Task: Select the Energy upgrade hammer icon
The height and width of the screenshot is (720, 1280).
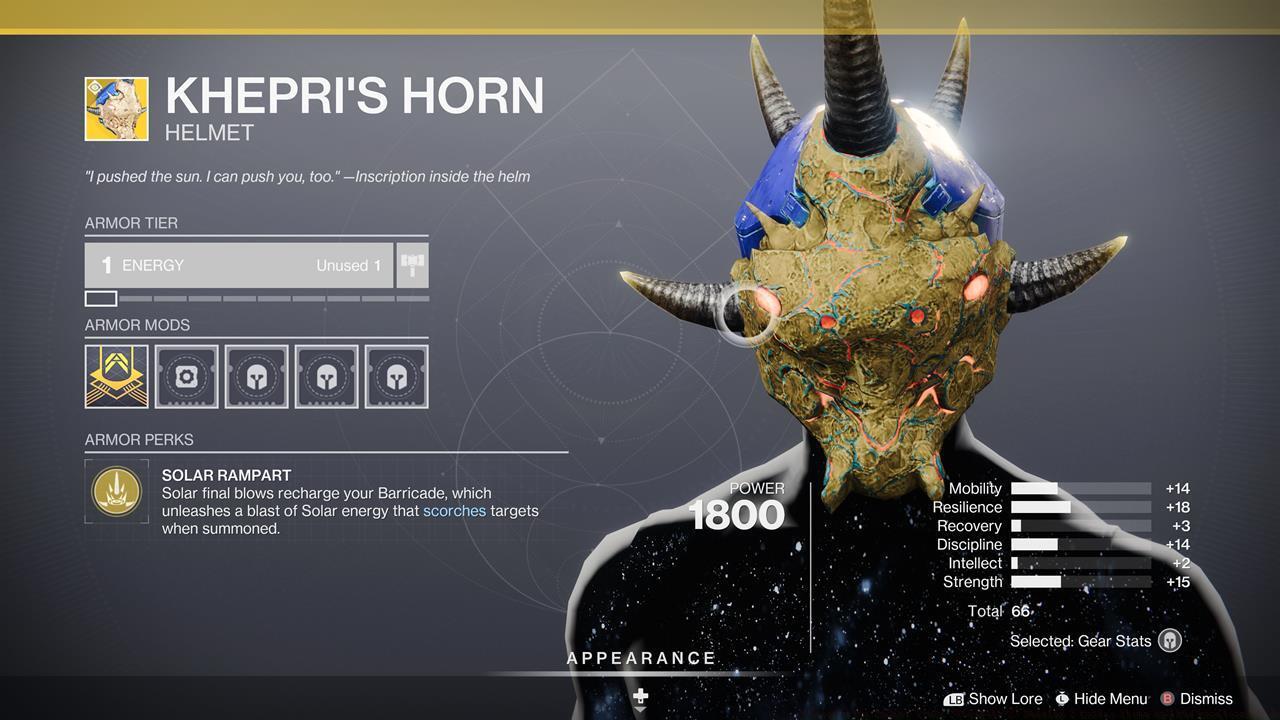Action: (x=410, y=264)
